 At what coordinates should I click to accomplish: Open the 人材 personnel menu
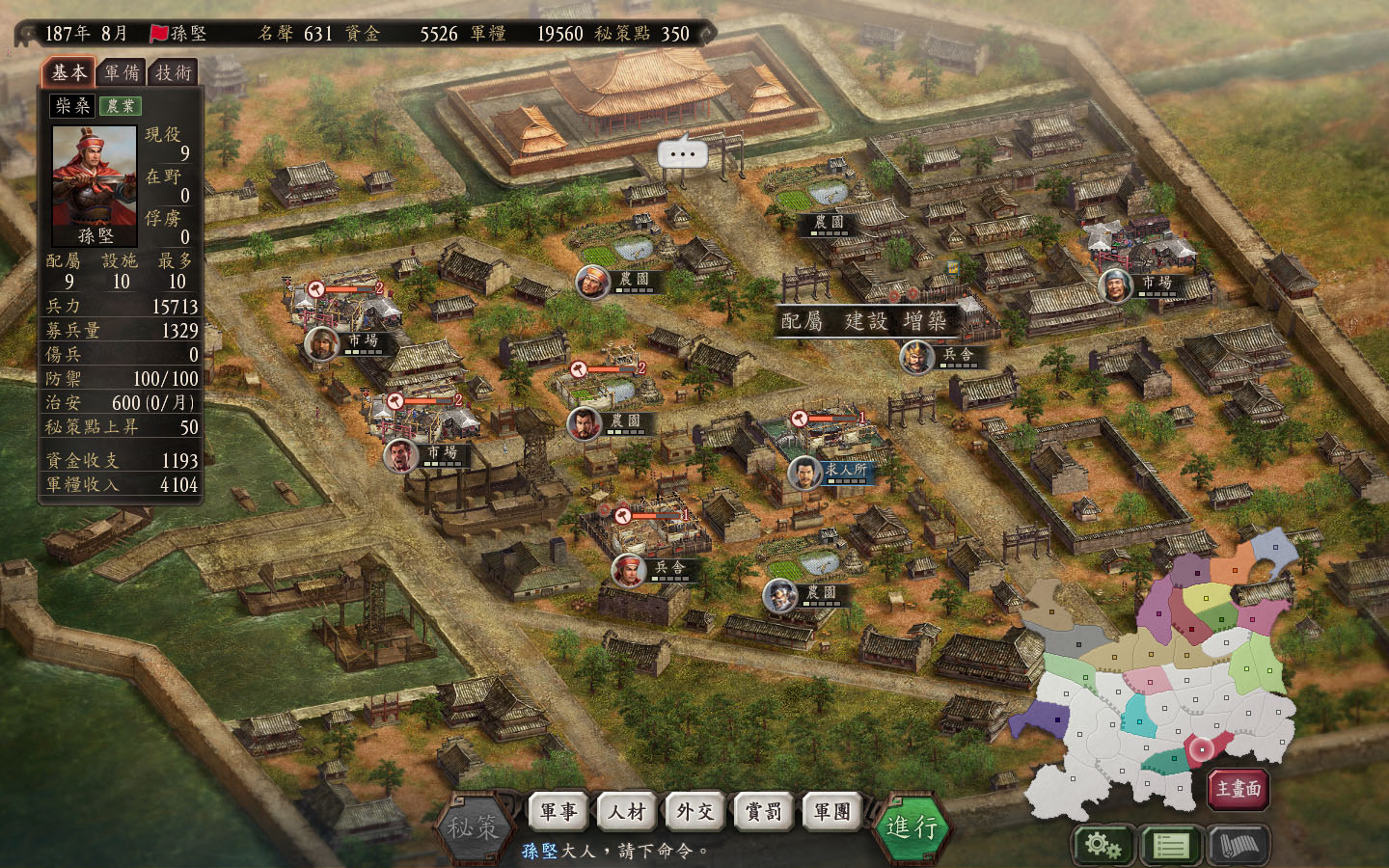628,812
